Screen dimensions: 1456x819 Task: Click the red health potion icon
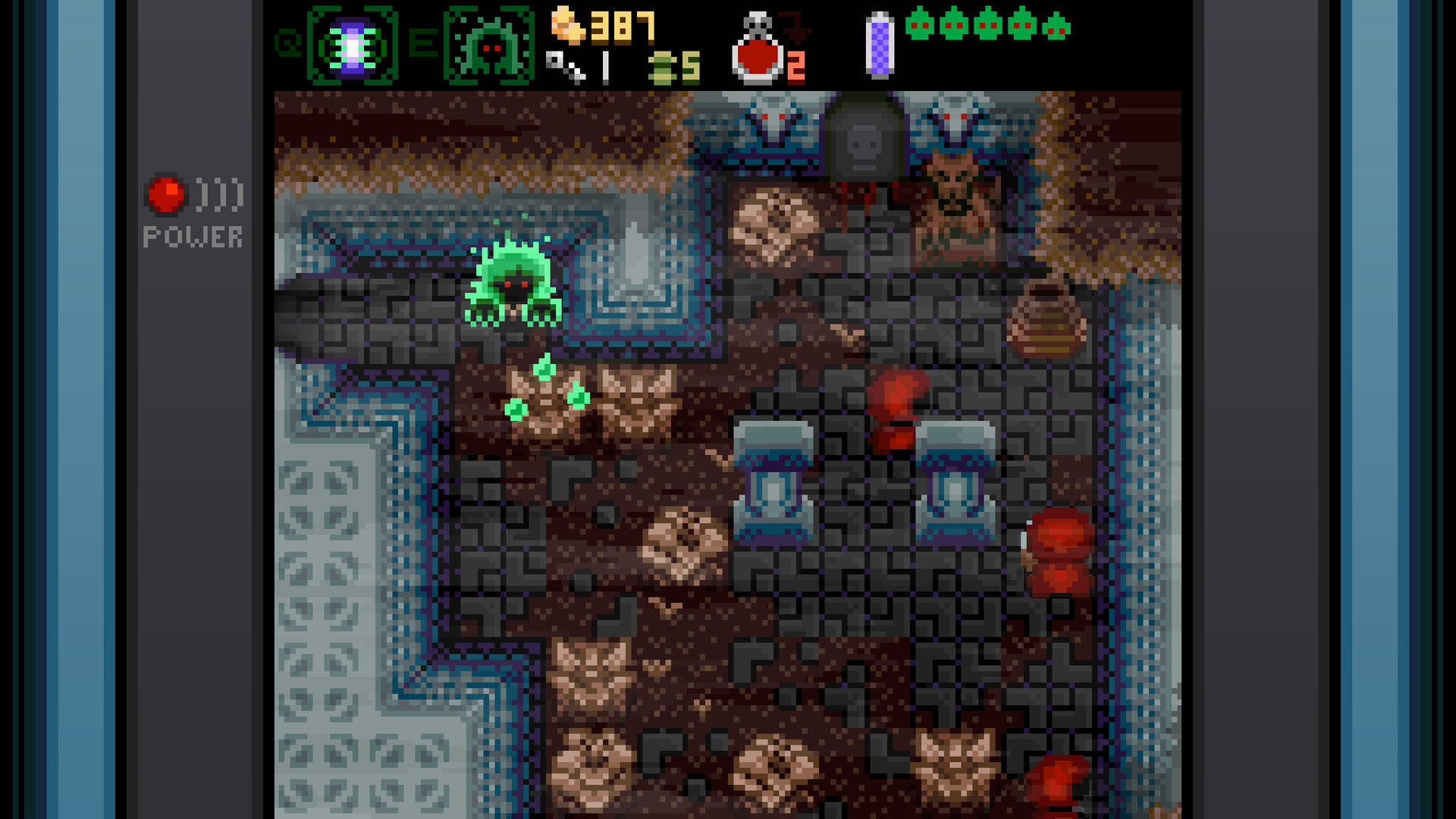click(x=758, y=57)
